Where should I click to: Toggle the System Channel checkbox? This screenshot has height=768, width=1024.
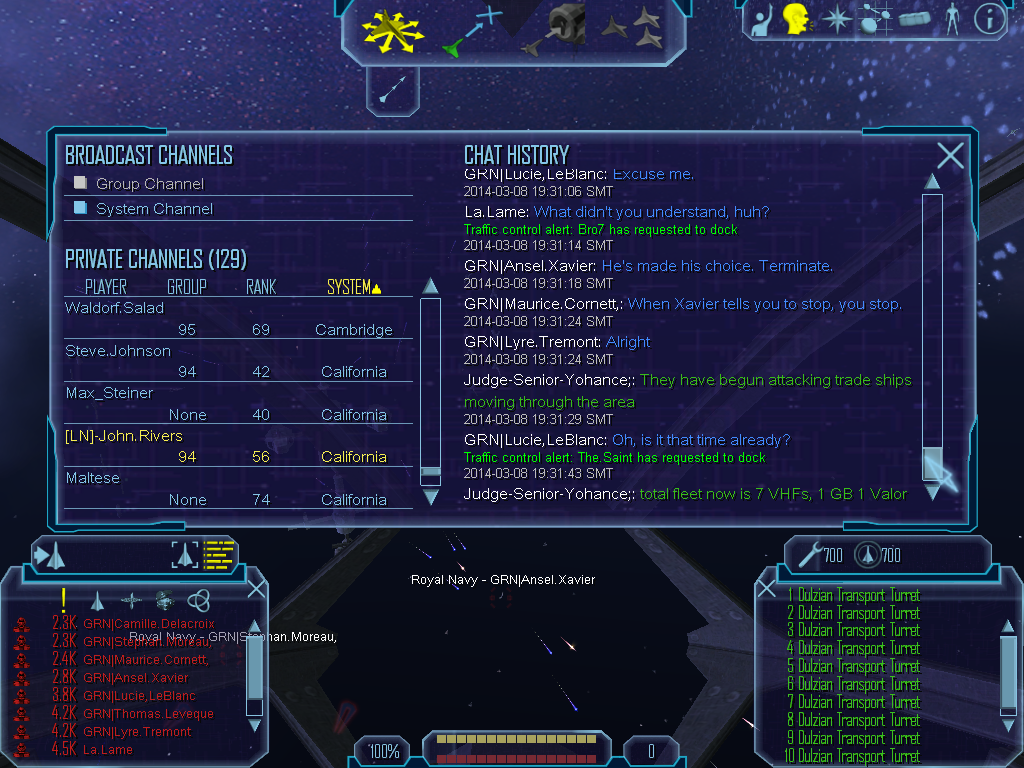(x=81, y=208)
